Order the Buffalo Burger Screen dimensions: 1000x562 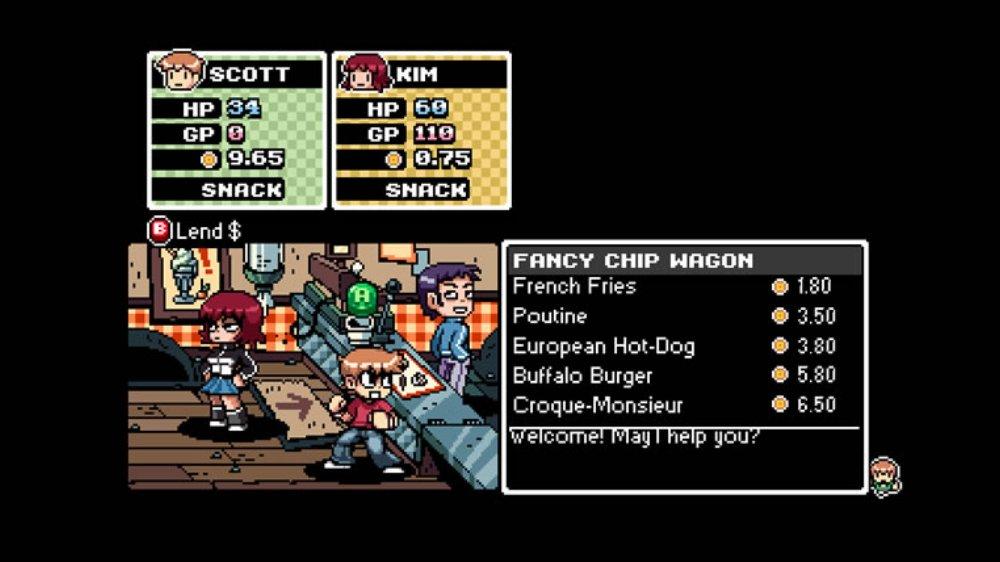(x=582, y=376)
